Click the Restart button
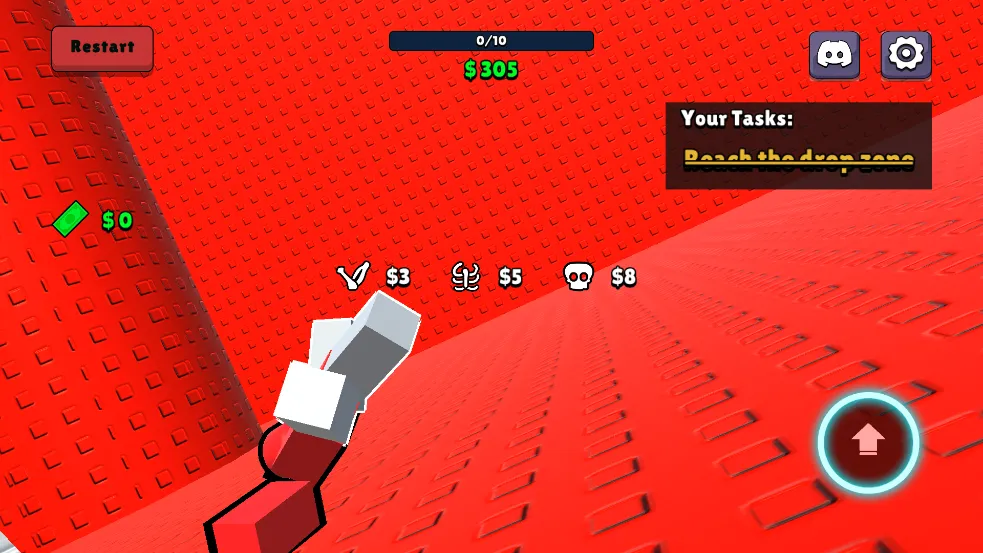Image resolution: width=983 pixels, height=553 pixels. [102, 48]
